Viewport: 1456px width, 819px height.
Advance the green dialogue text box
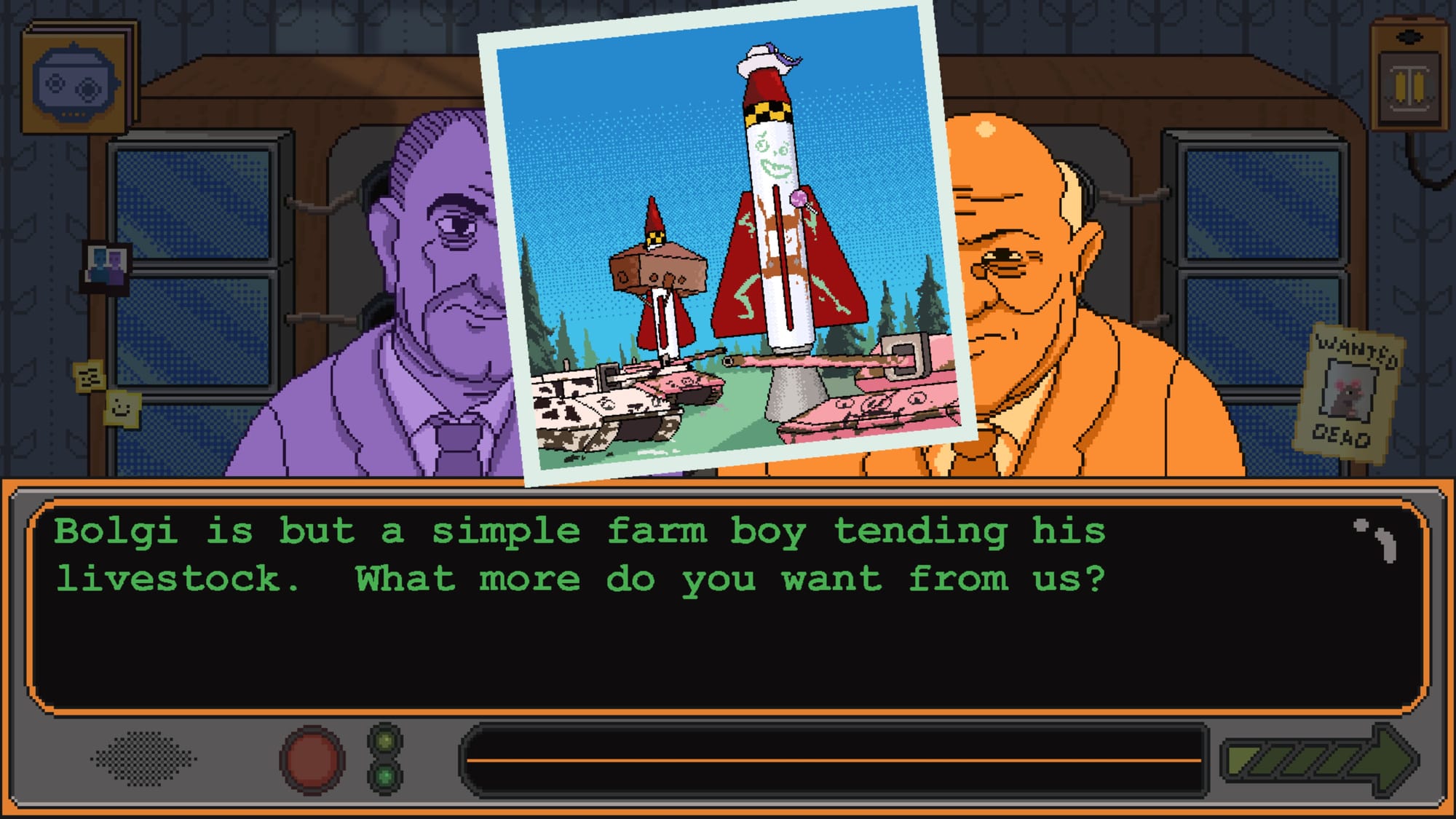click(728, 604)
